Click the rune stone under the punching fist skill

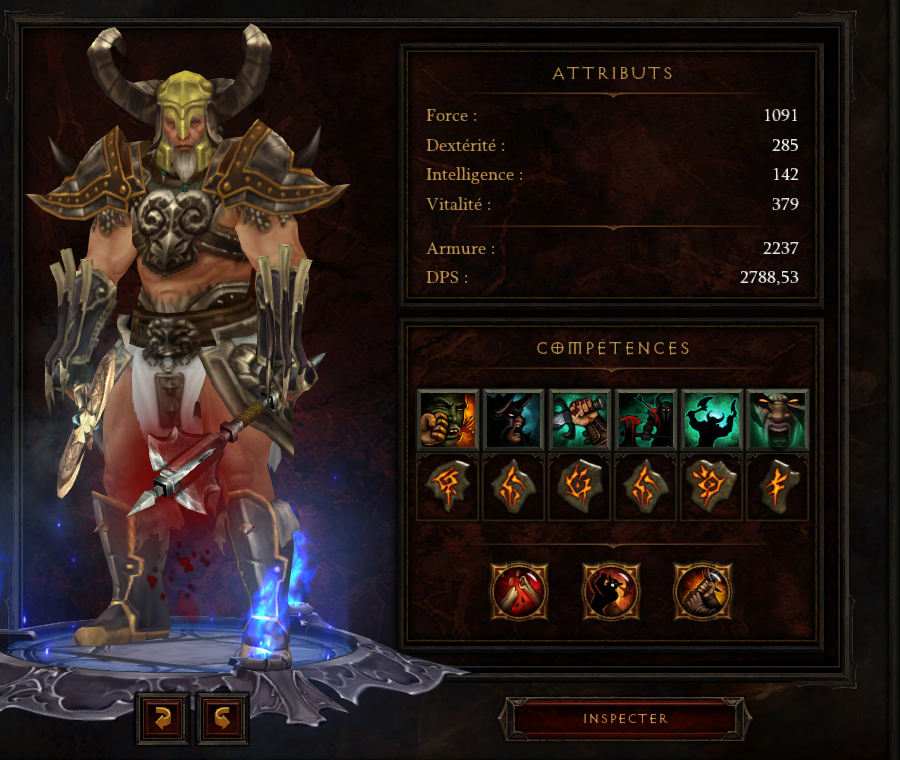coord(447,487)
